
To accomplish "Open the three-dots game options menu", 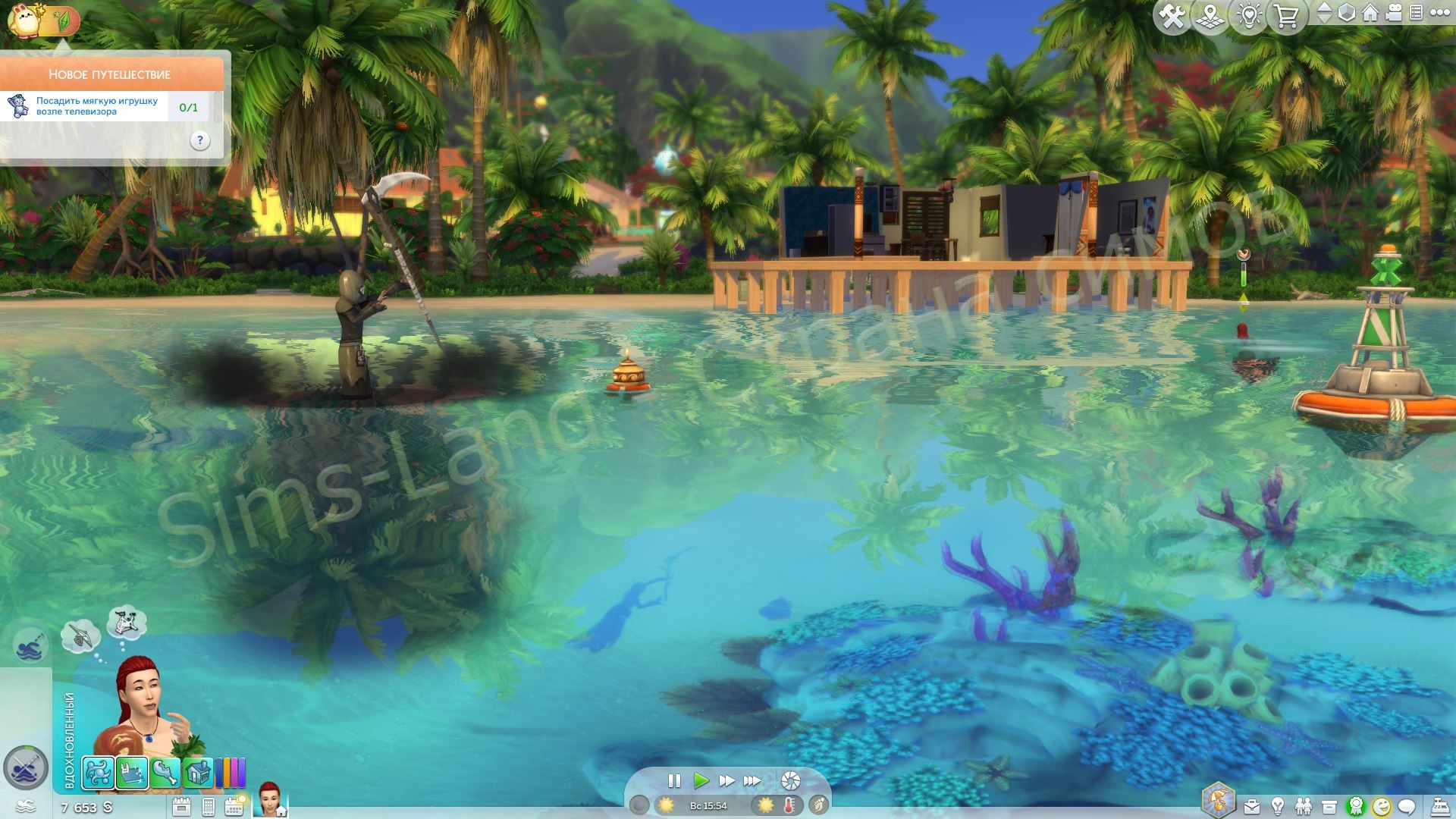I will pos(1439,13).
